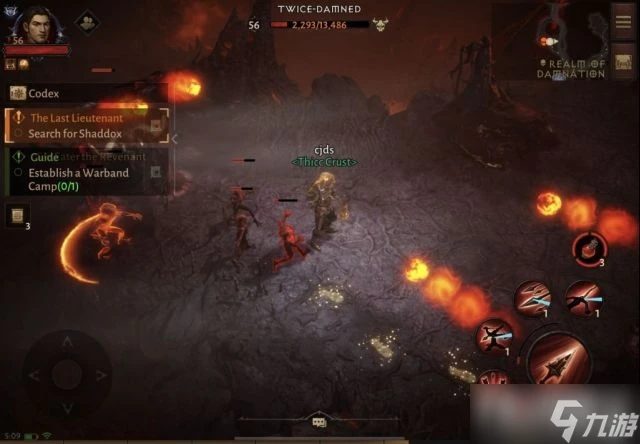Open the chat bar at bottom center

(x=319, y=421)
